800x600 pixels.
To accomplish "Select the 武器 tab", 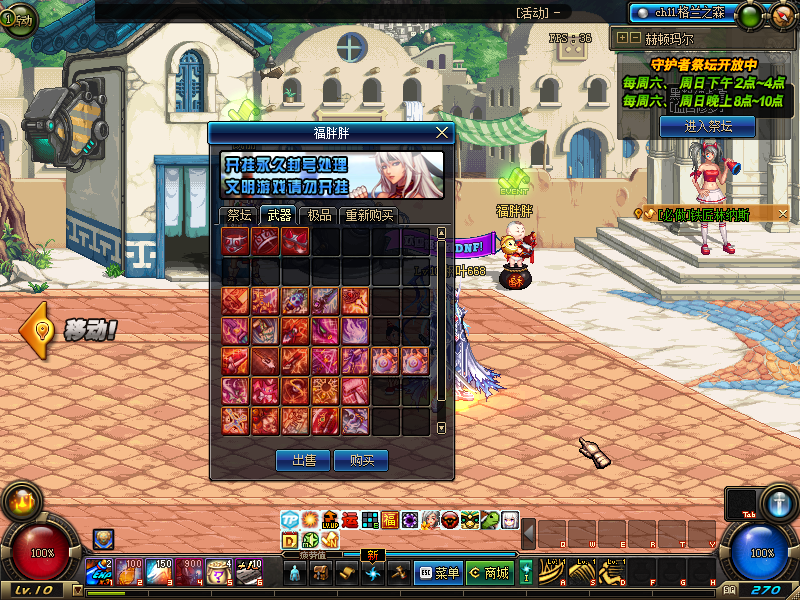I will click(x=277, y=215).
